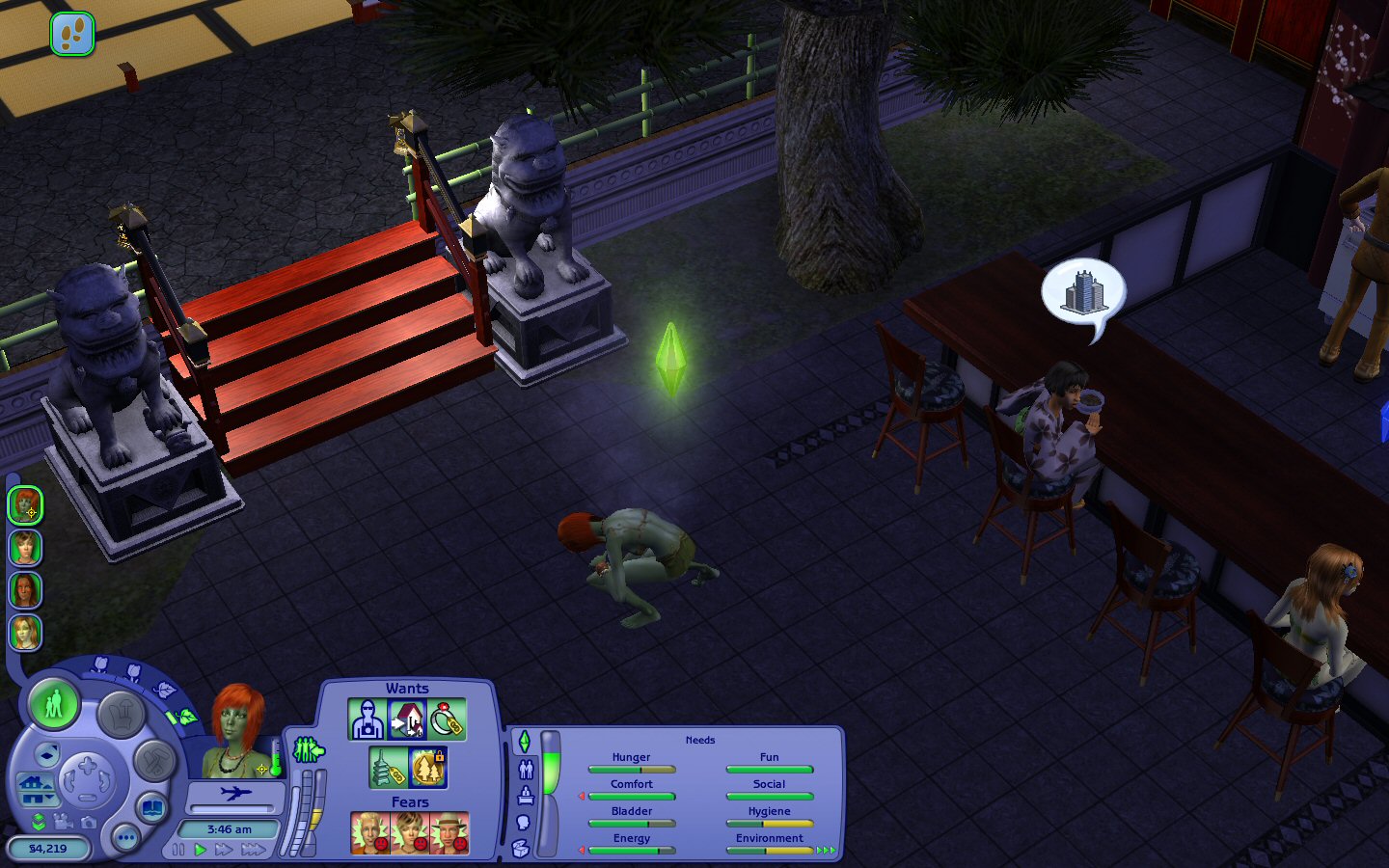This screenshot has width=1389, height=868.
Task: Switch to the bottom blonde Sim portrait
Action: (25, 633)
